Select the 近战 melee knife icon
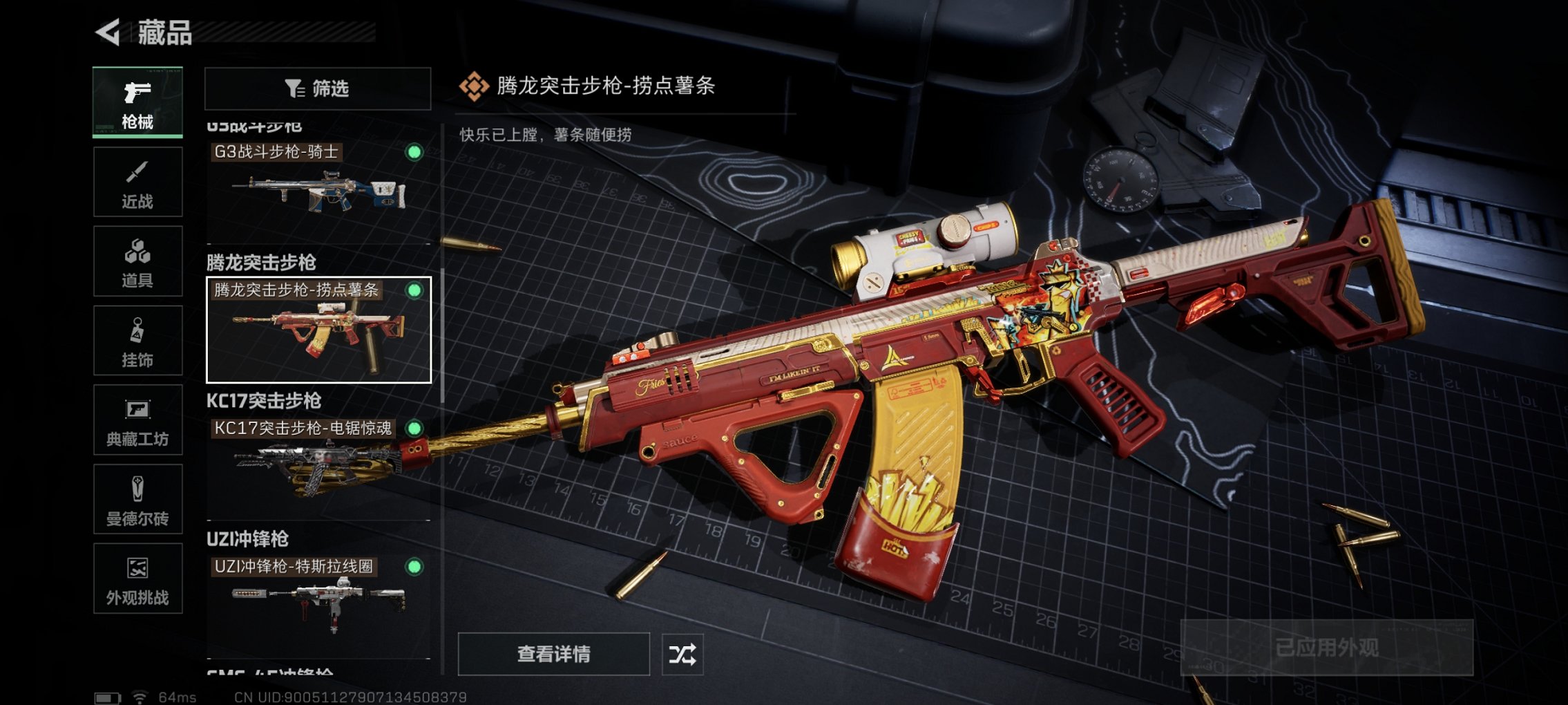Image resolution: width=1568 pixels, height=705 pixels. (137, 181)
